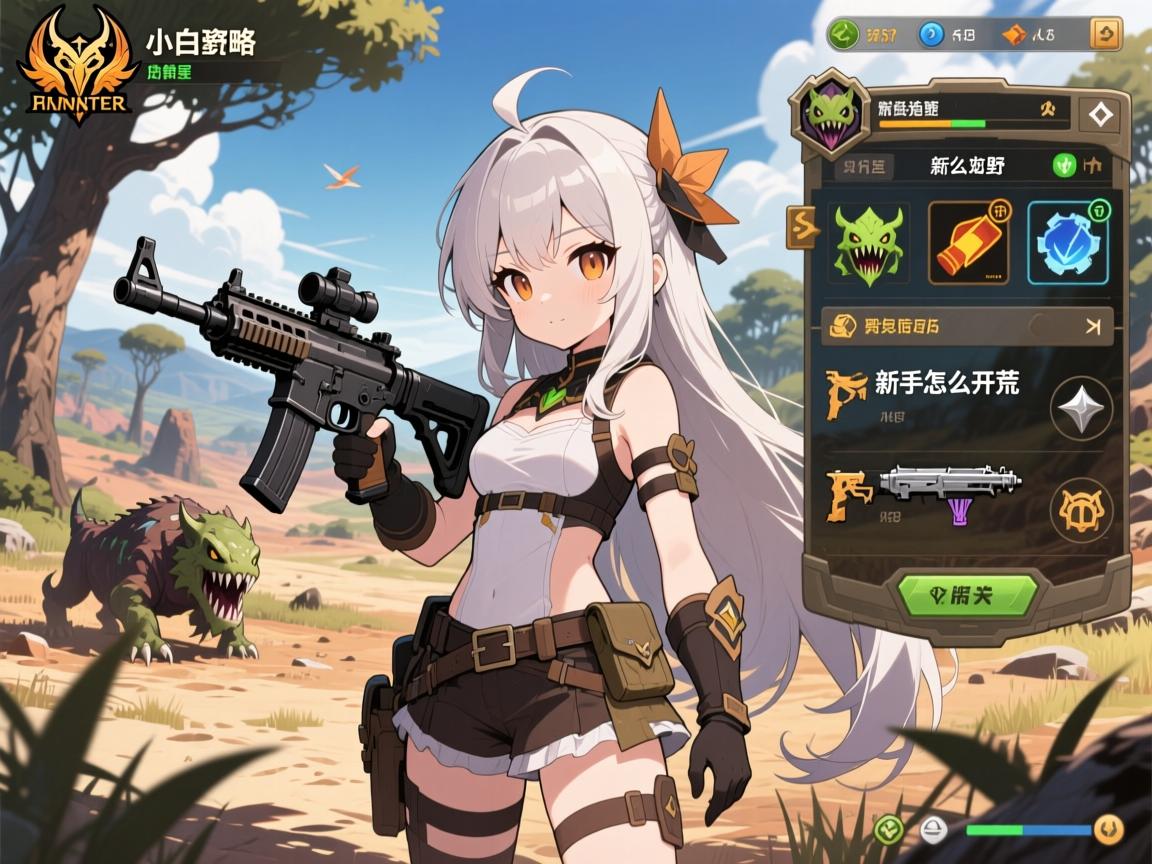Open the winged emblem logo badge

(74, 62)
